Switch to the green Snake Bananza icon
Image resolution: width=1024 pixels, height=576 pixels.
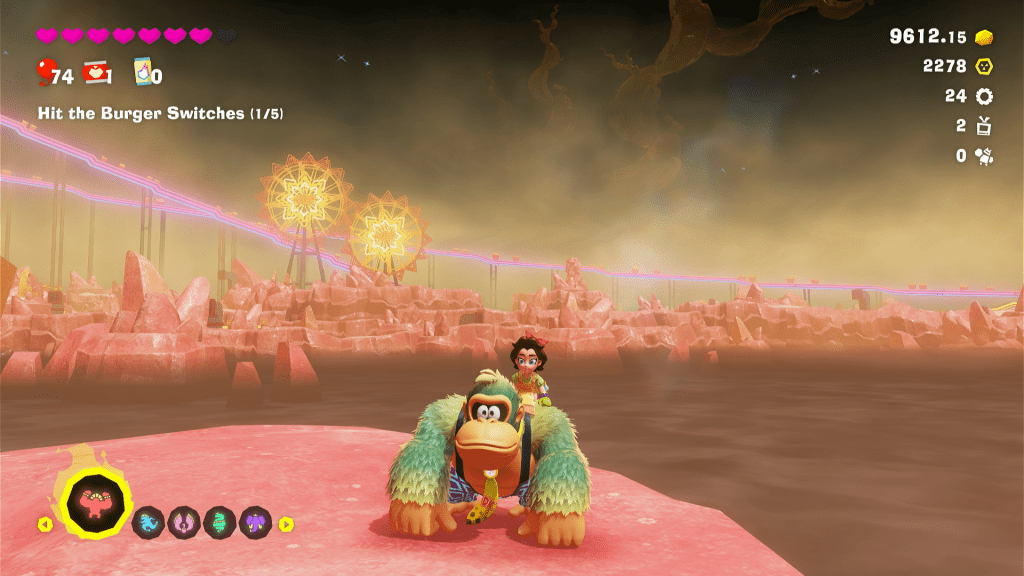(x=219, y=522)
